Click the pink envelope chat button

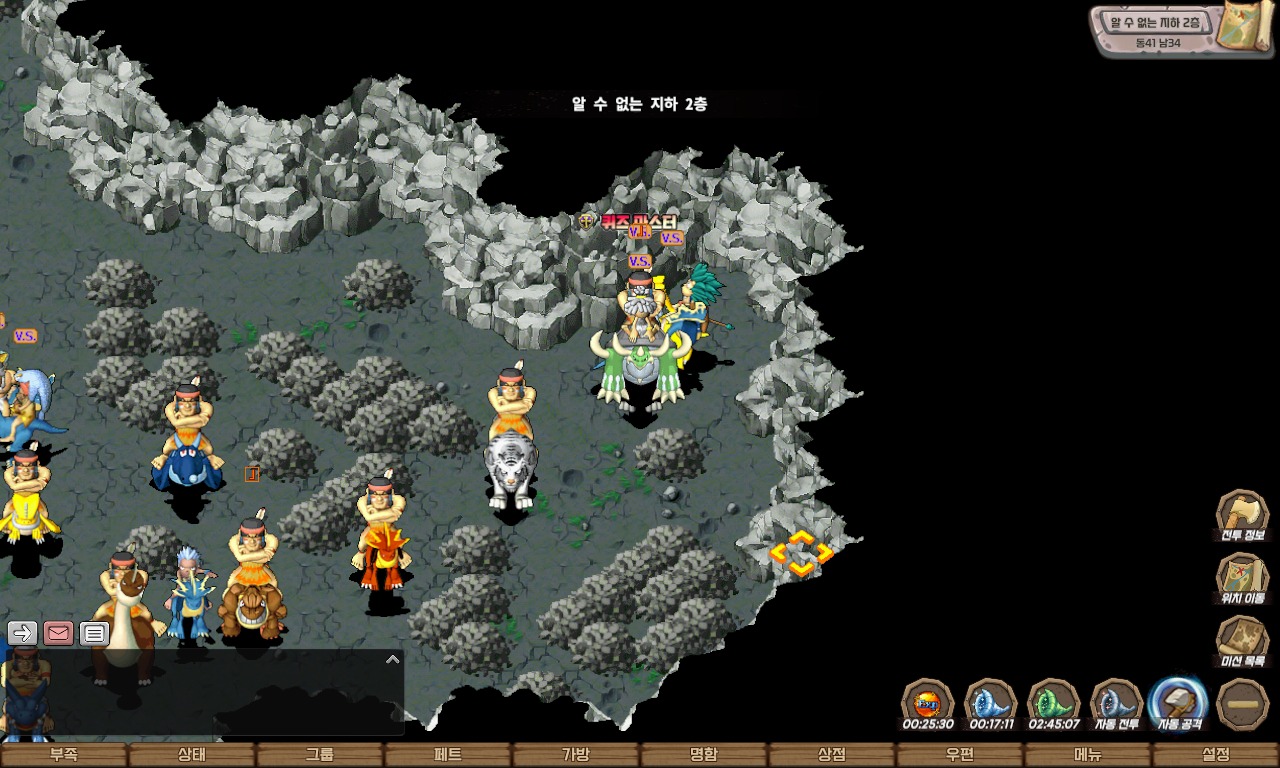(59, 632)
